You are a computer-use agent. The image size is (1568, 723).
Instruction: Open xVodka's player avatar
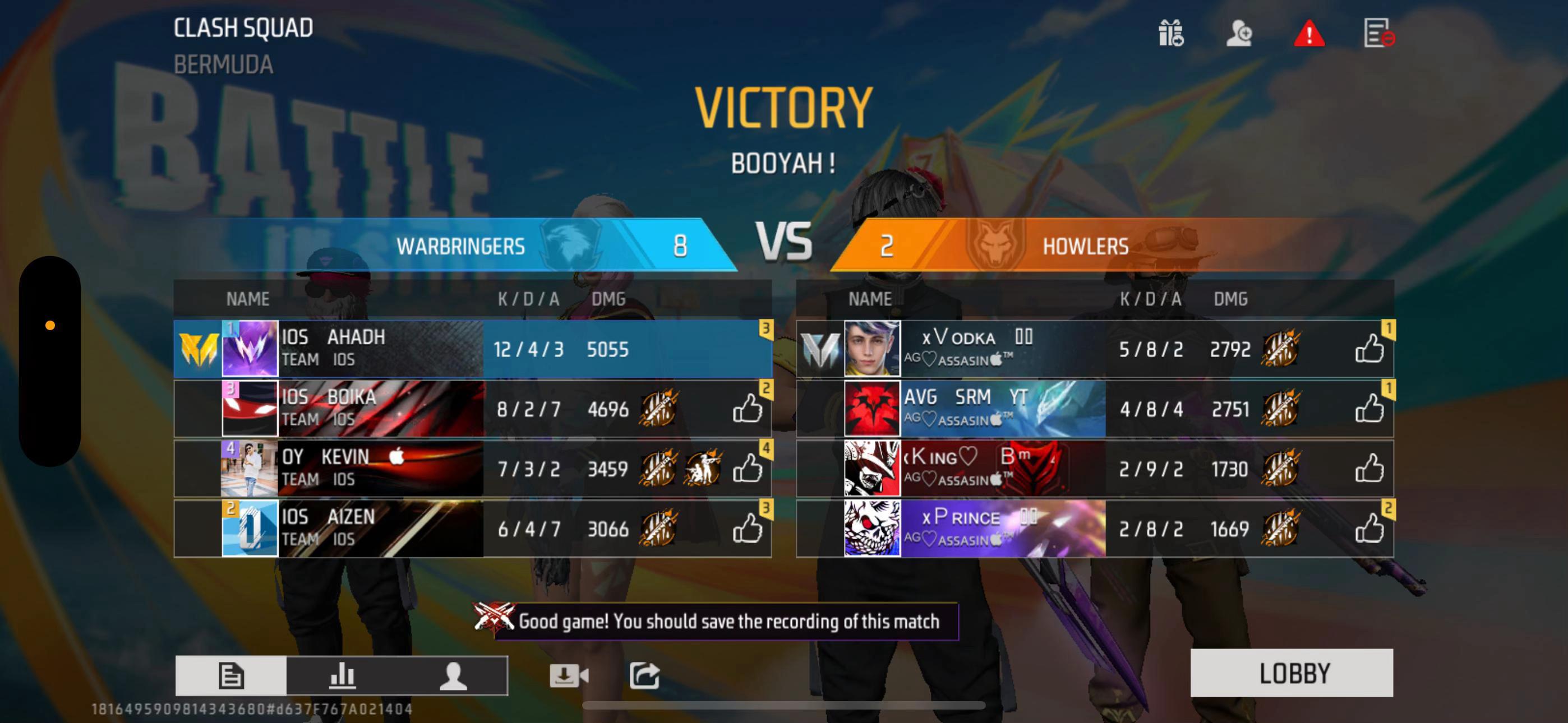871,349
